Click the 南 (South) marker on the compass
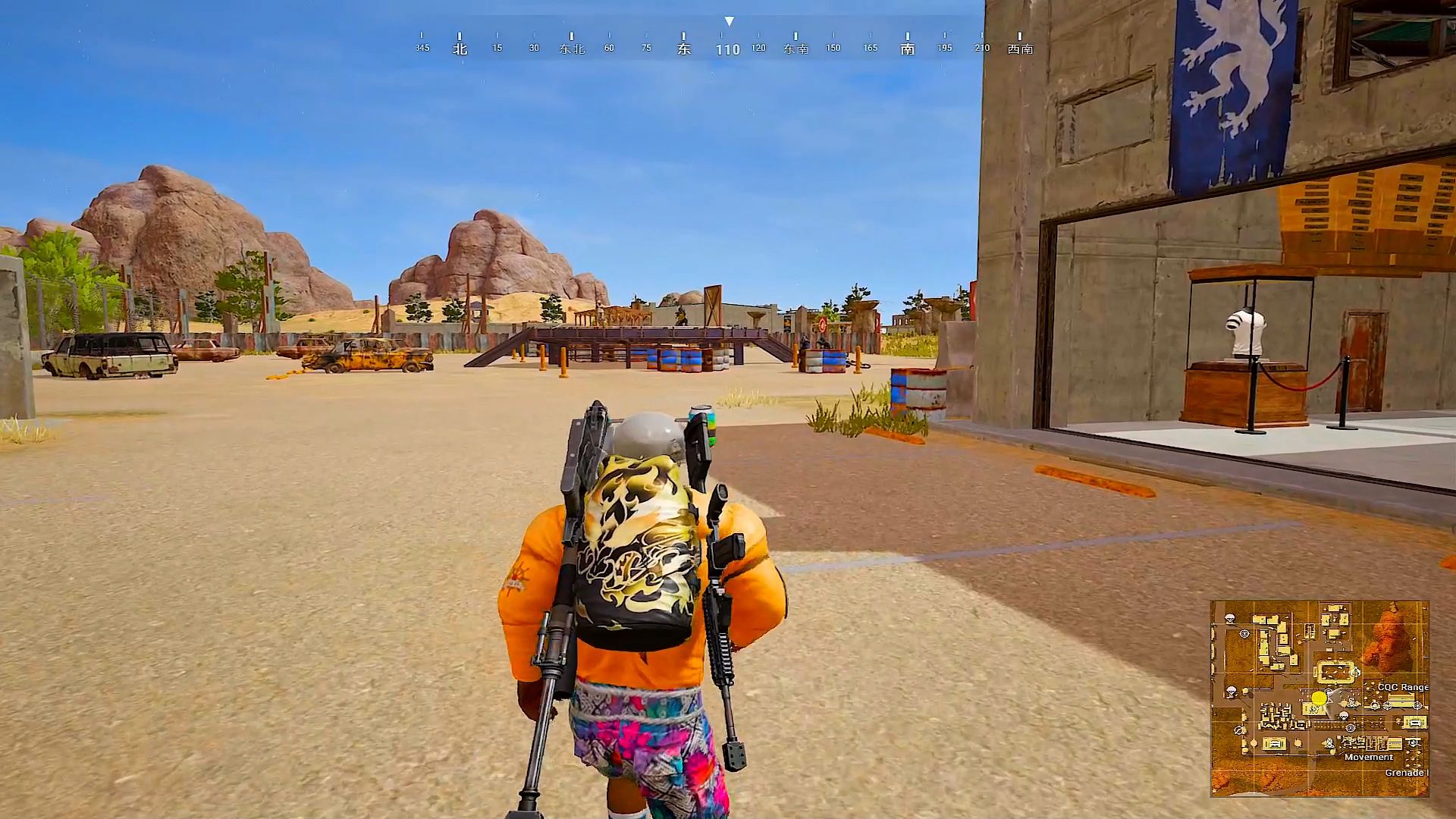 point(907,47)
